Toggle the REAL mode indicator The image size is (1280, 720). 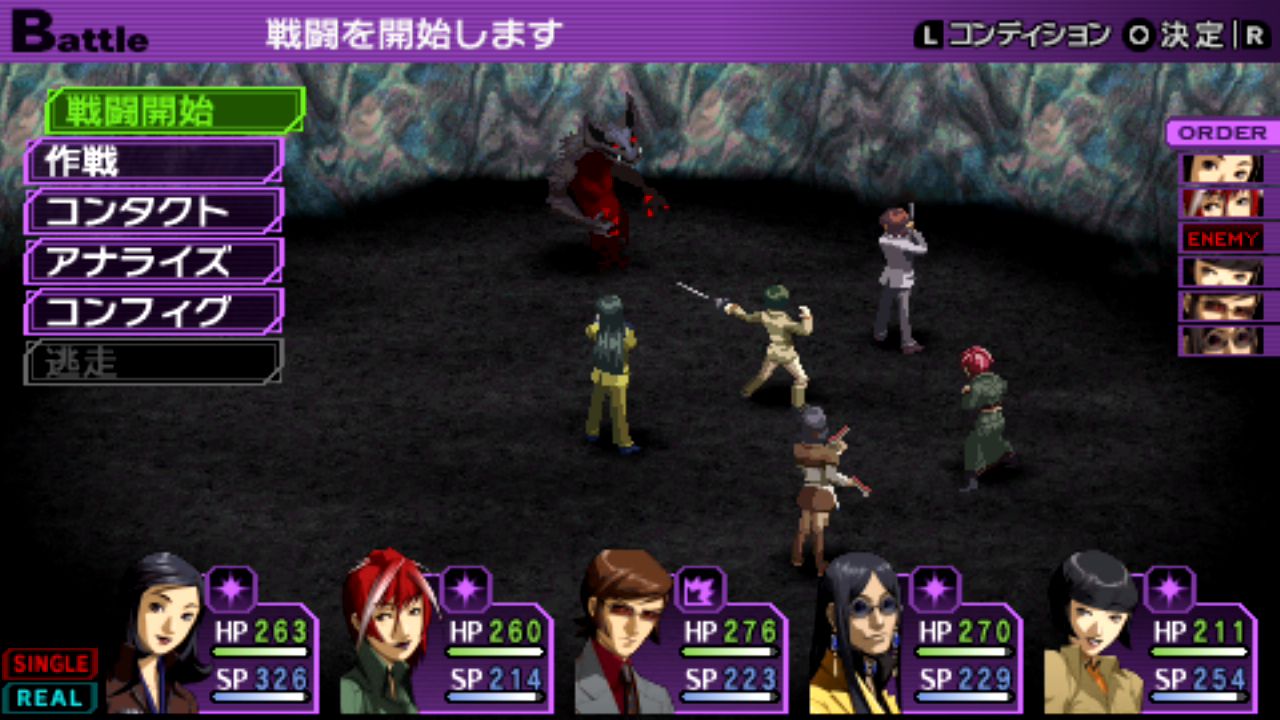pos(50,697)
